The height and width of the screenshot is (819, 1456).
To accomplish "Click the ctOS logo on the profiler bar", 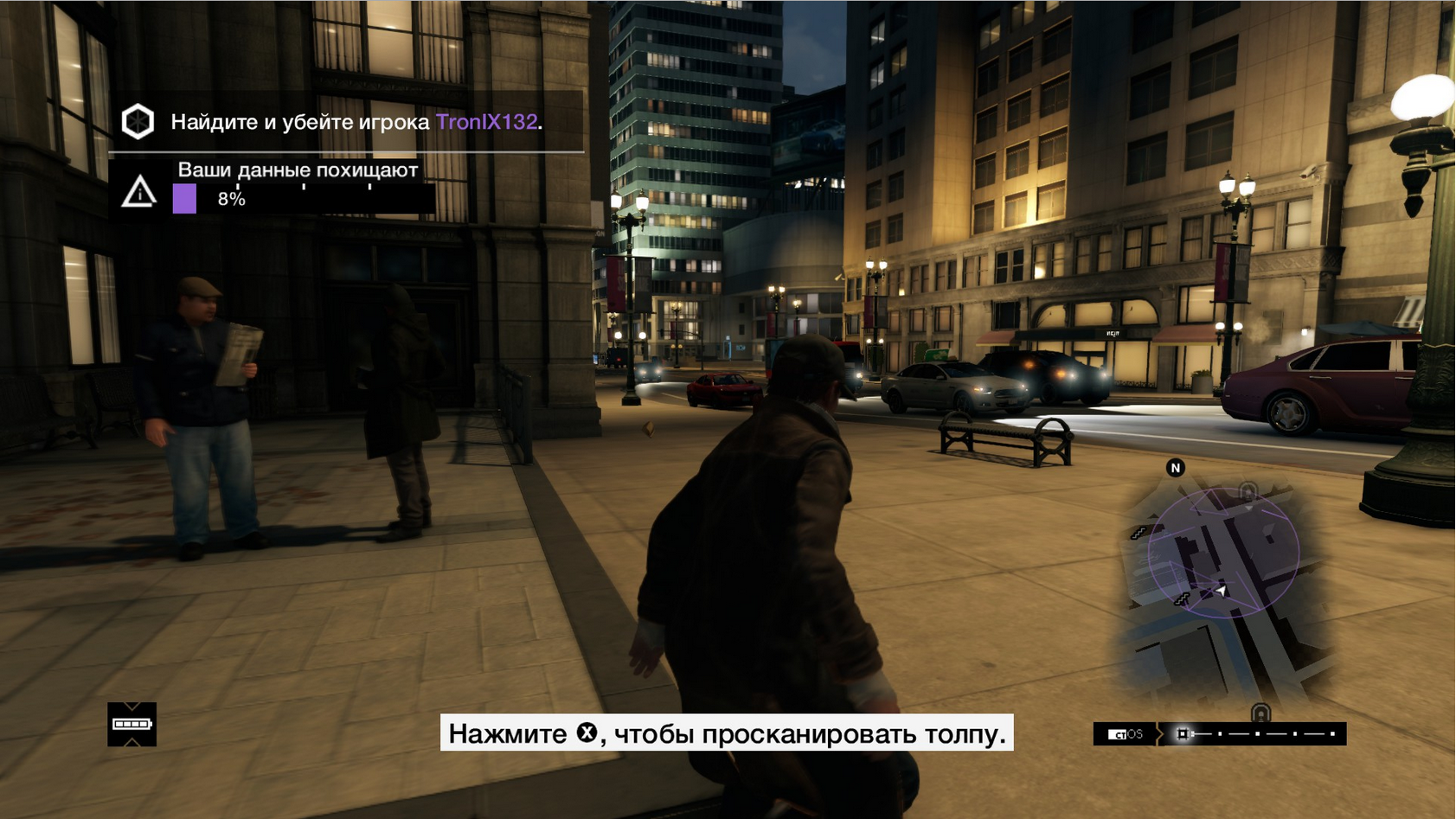I will 1124,734.
